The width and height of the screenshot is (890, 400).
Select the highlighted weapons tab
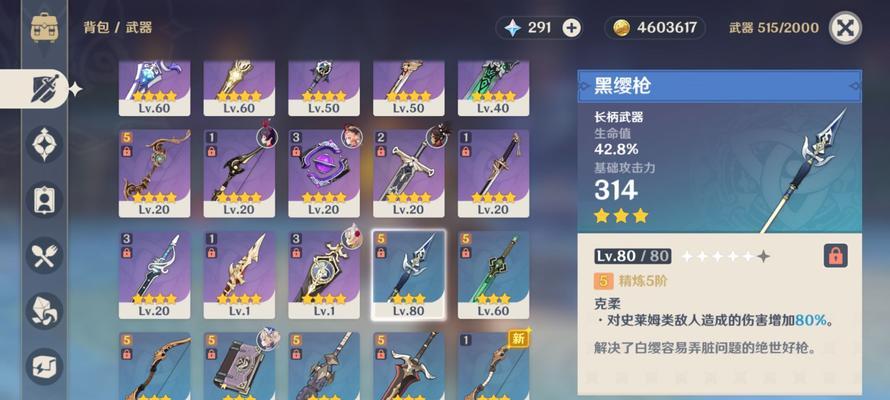click(x=44, y=88)
